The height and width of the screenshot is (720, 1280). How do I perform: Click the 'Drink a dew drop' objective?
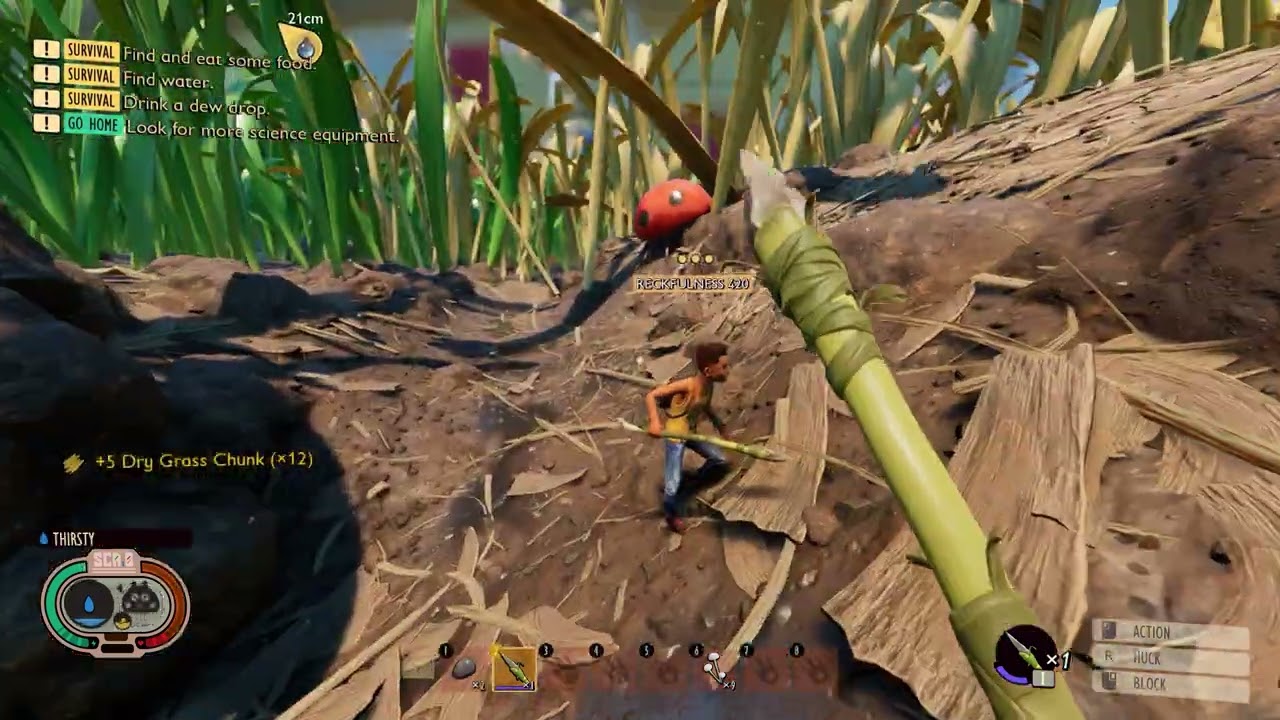pyautogui.click(x=195, y=107)
